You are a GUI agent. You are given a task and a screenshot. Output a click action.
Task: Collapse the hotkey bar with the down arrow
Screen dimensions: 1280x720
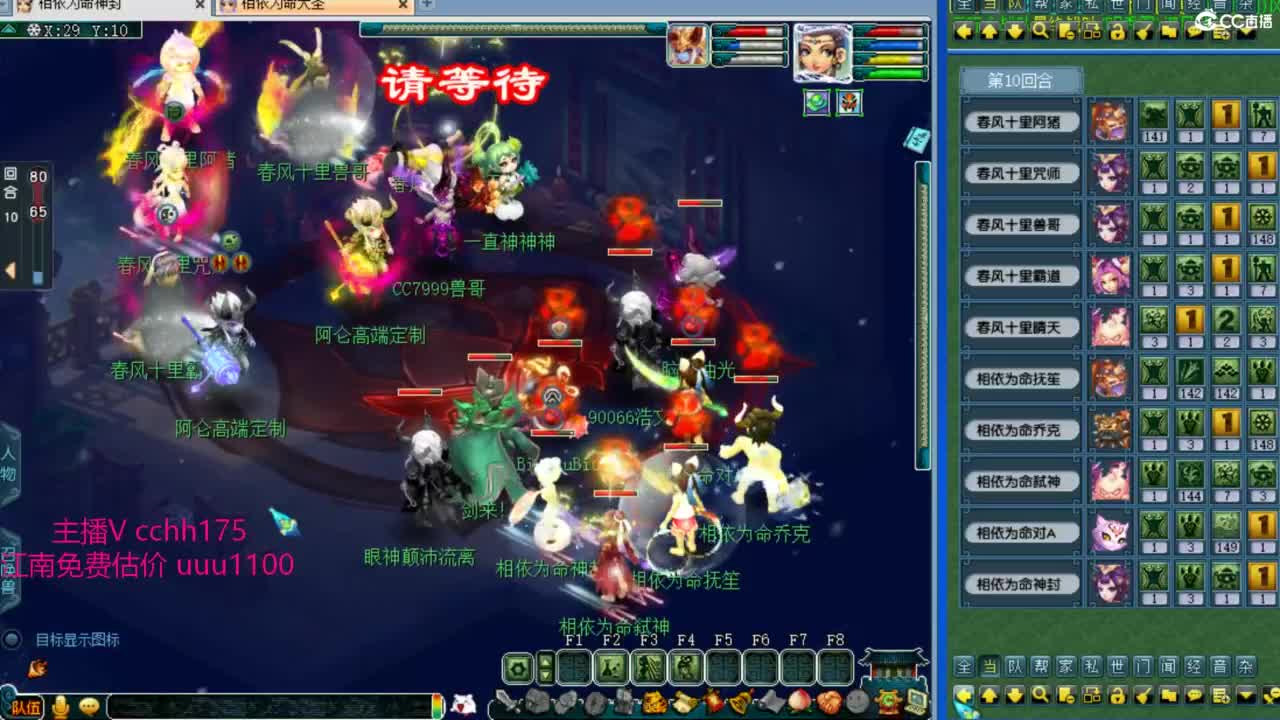545,677
